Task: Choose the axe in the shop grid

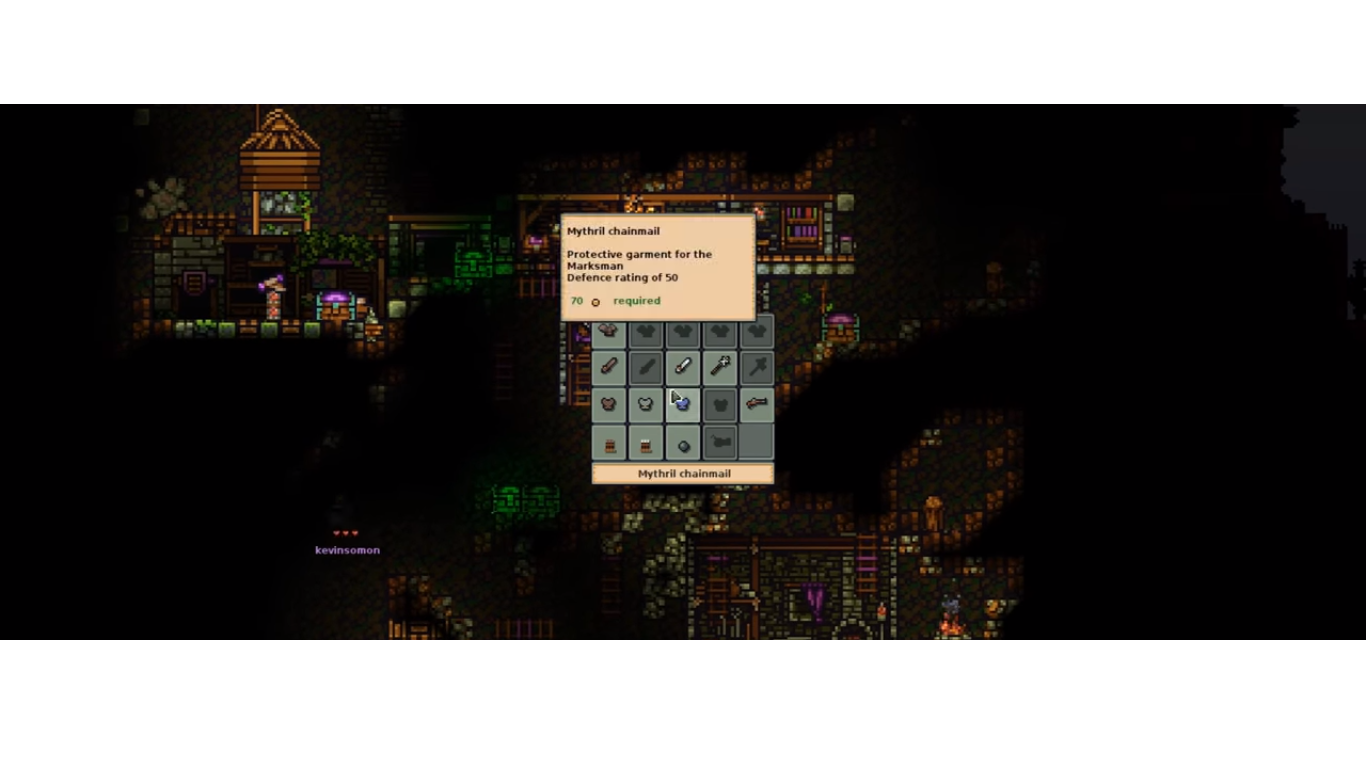Action: [x=757, y=367]
